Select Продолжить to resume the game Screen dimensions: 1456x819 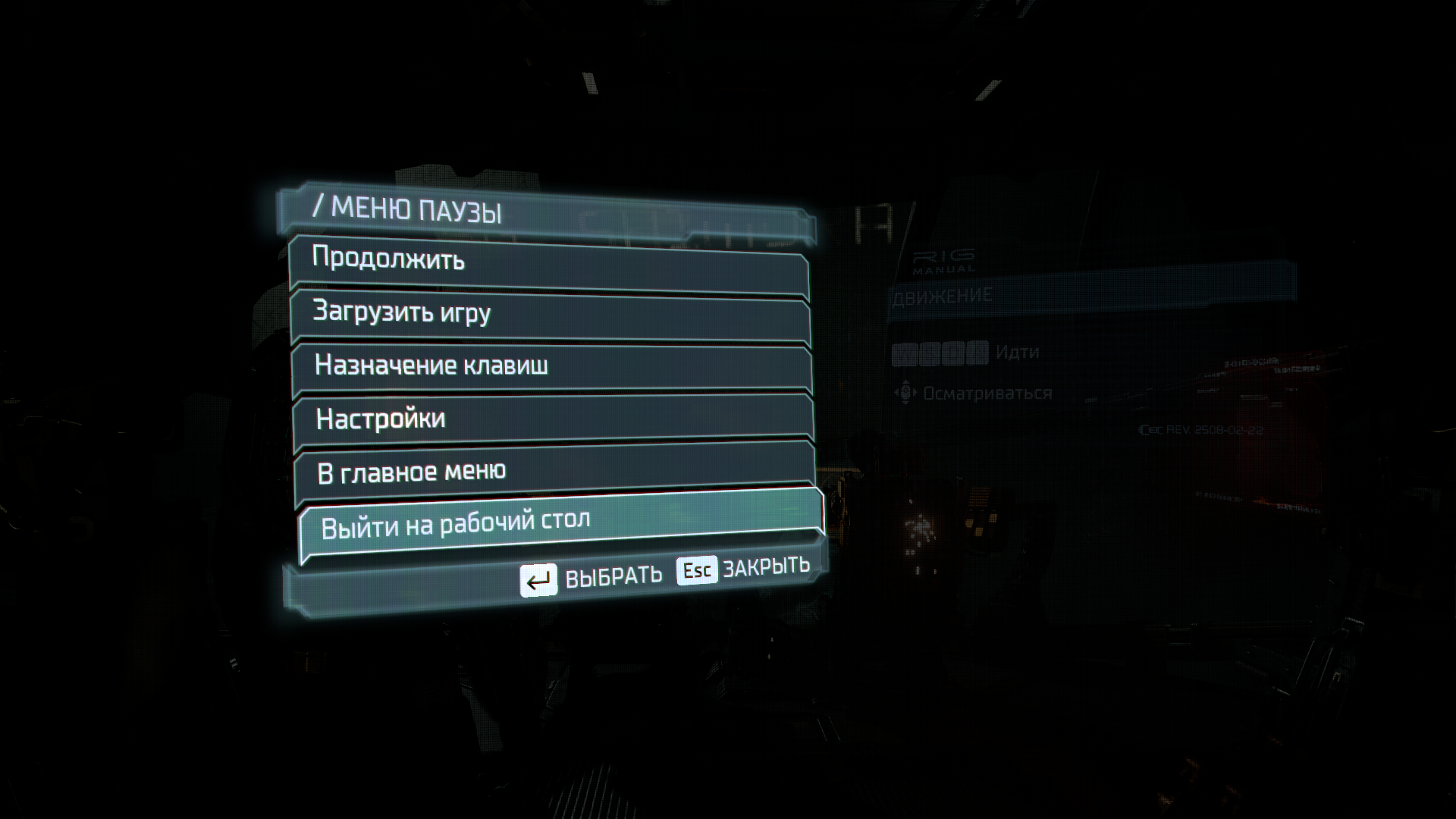click(549, 261)
